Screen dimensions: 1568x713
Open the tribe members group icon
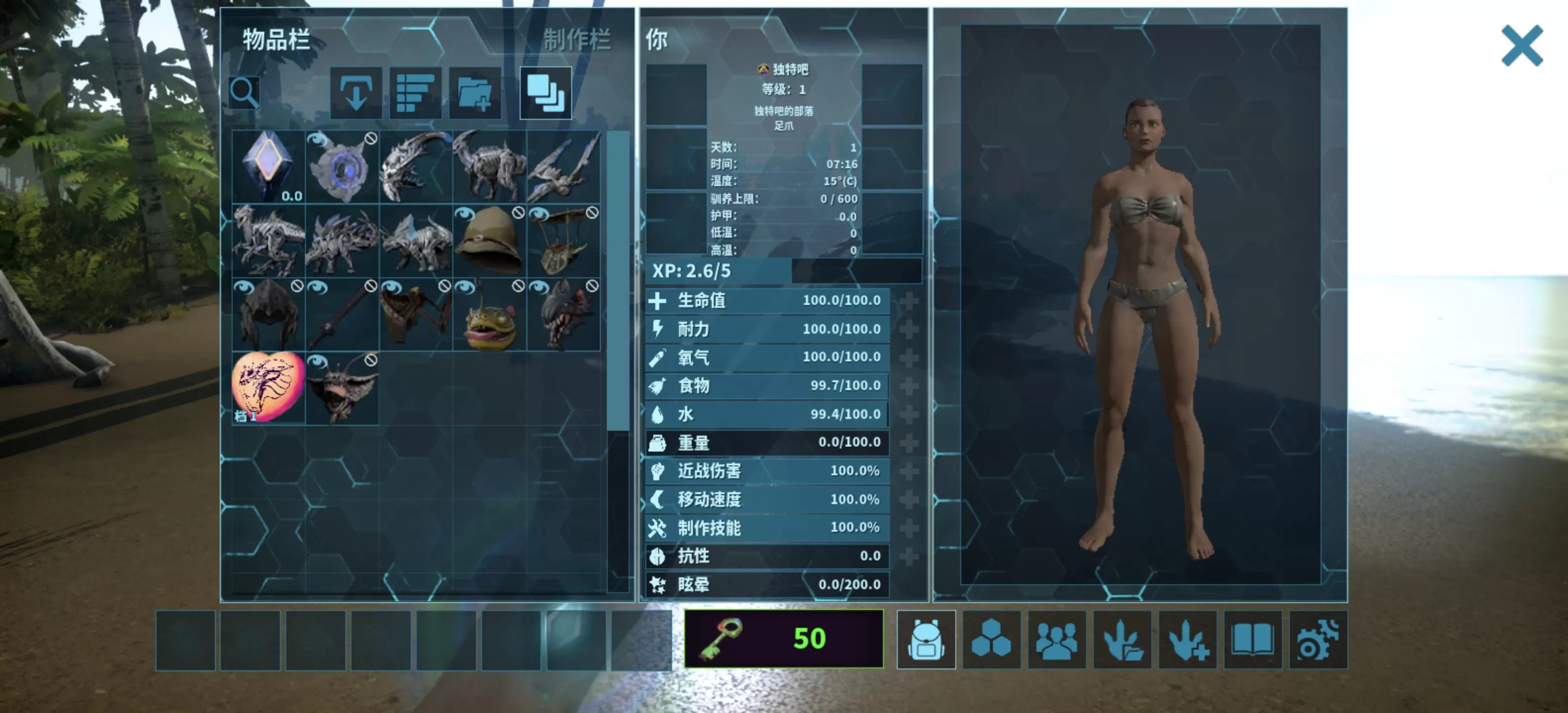click(x=1057, y=640)
